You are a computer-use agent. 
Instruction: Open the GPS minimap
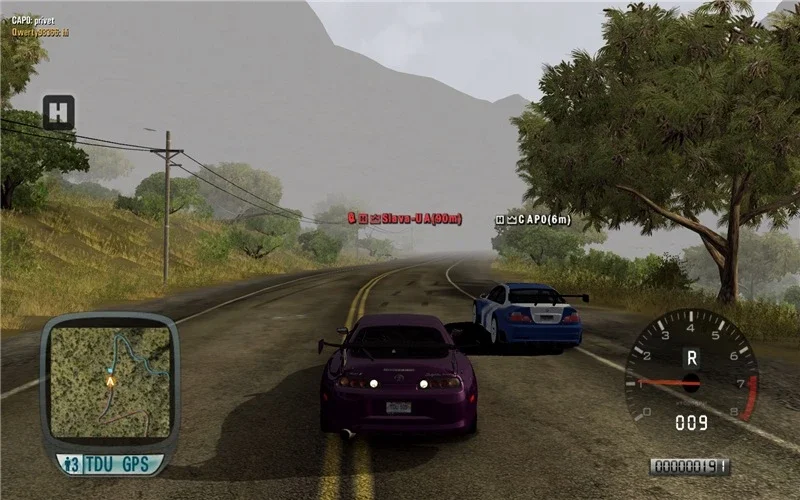point(110,382)
